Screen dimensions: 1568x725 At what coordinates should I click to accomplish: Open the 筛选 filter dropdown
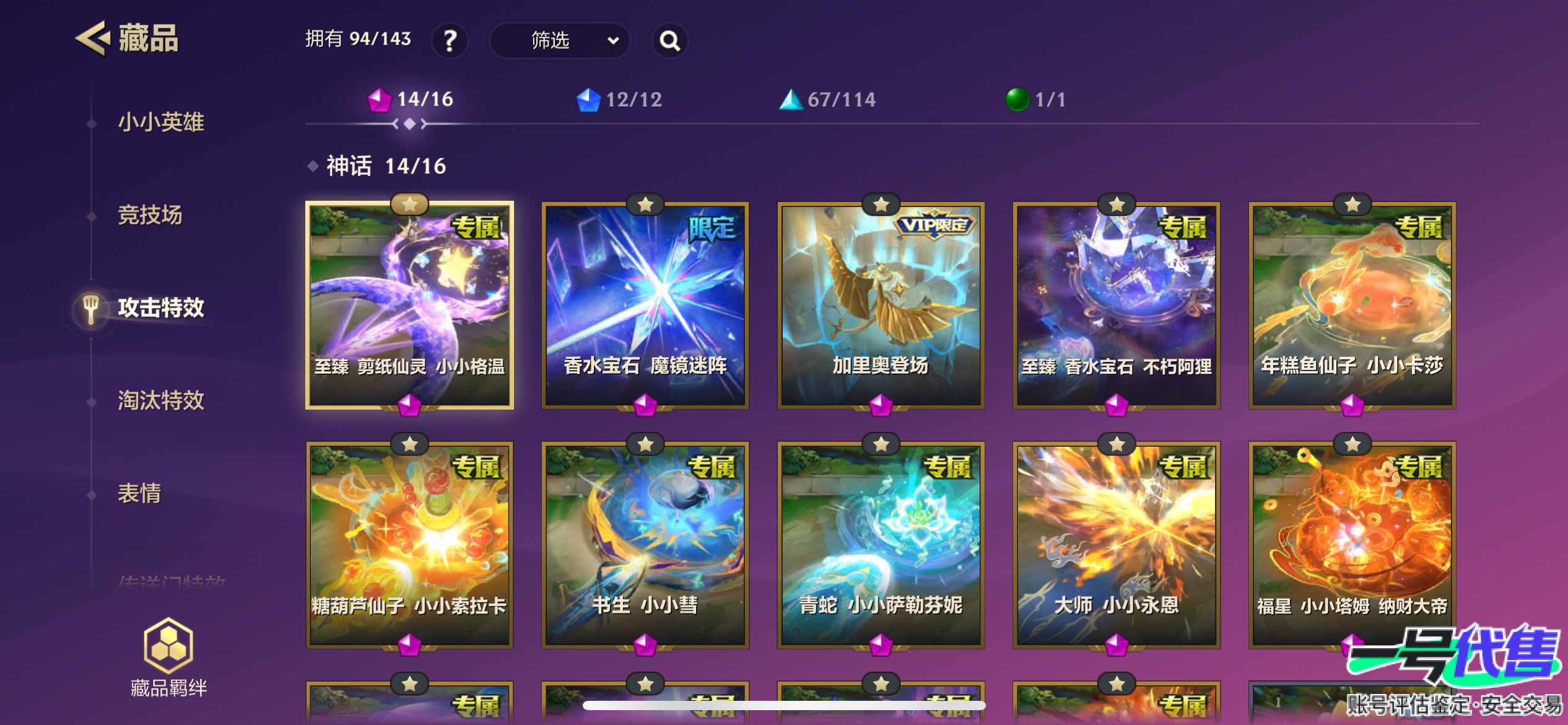[551, 40]
